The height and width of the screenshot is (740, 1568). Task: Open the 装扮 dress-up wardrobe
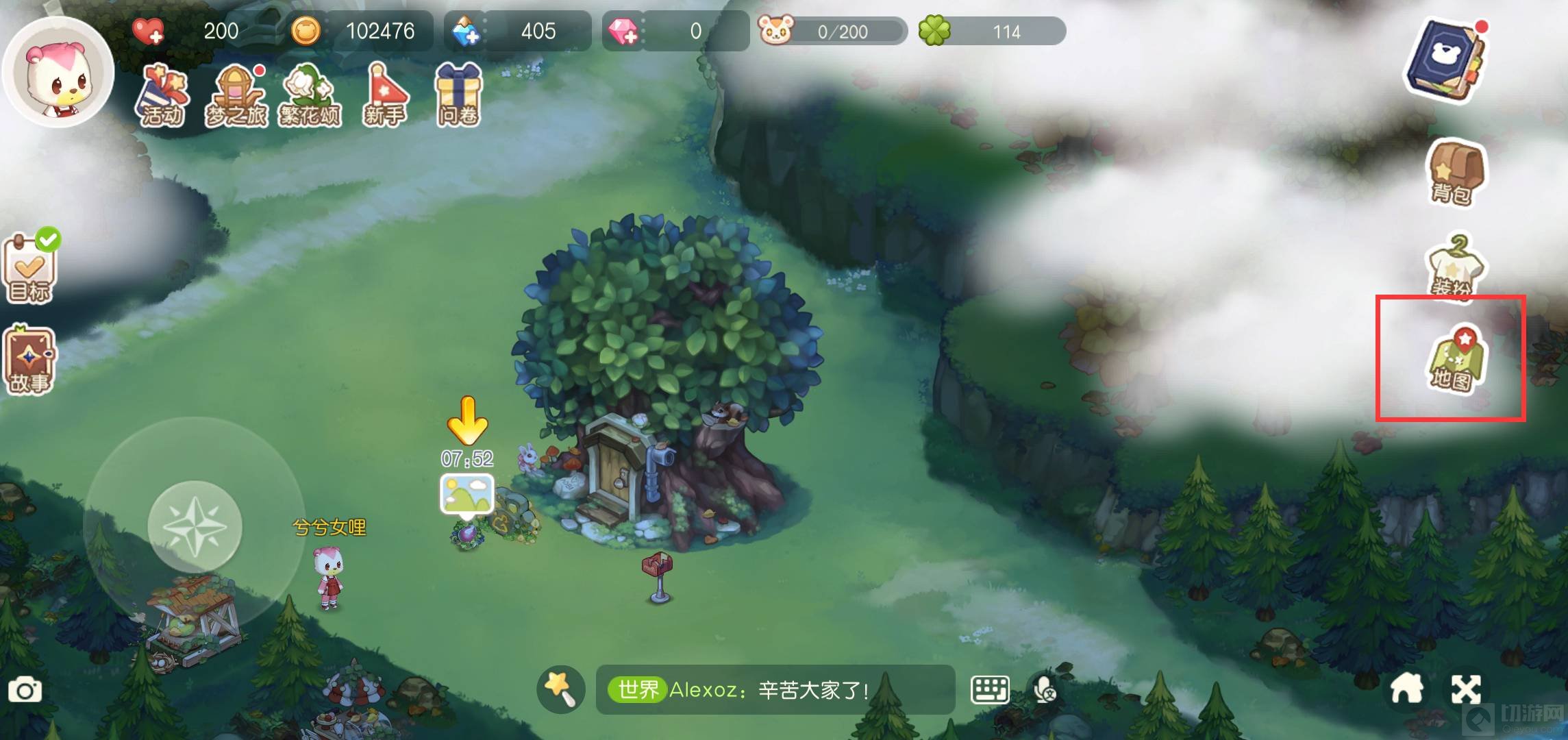point(1454,267)
